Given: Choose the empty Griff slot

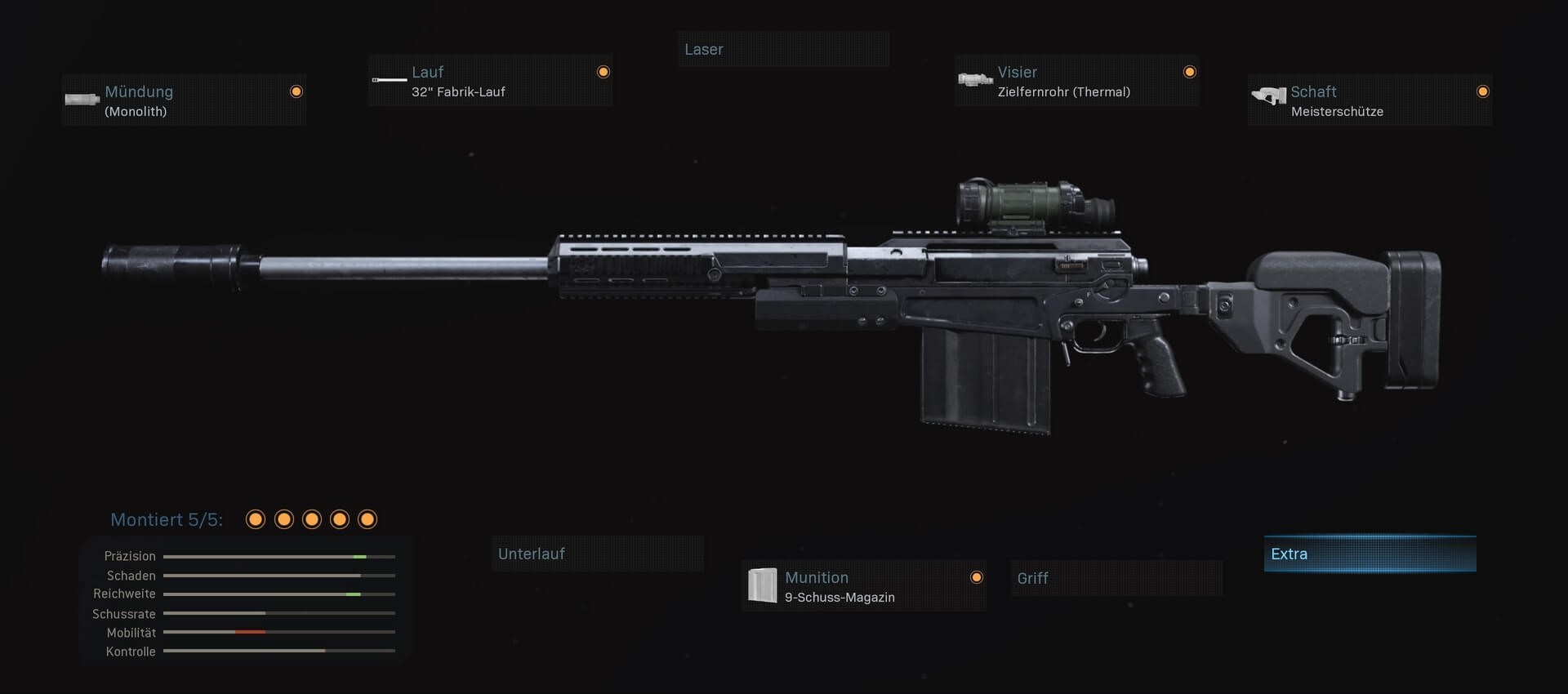Looking at the screenshot, I should (x=1116, y=578).
